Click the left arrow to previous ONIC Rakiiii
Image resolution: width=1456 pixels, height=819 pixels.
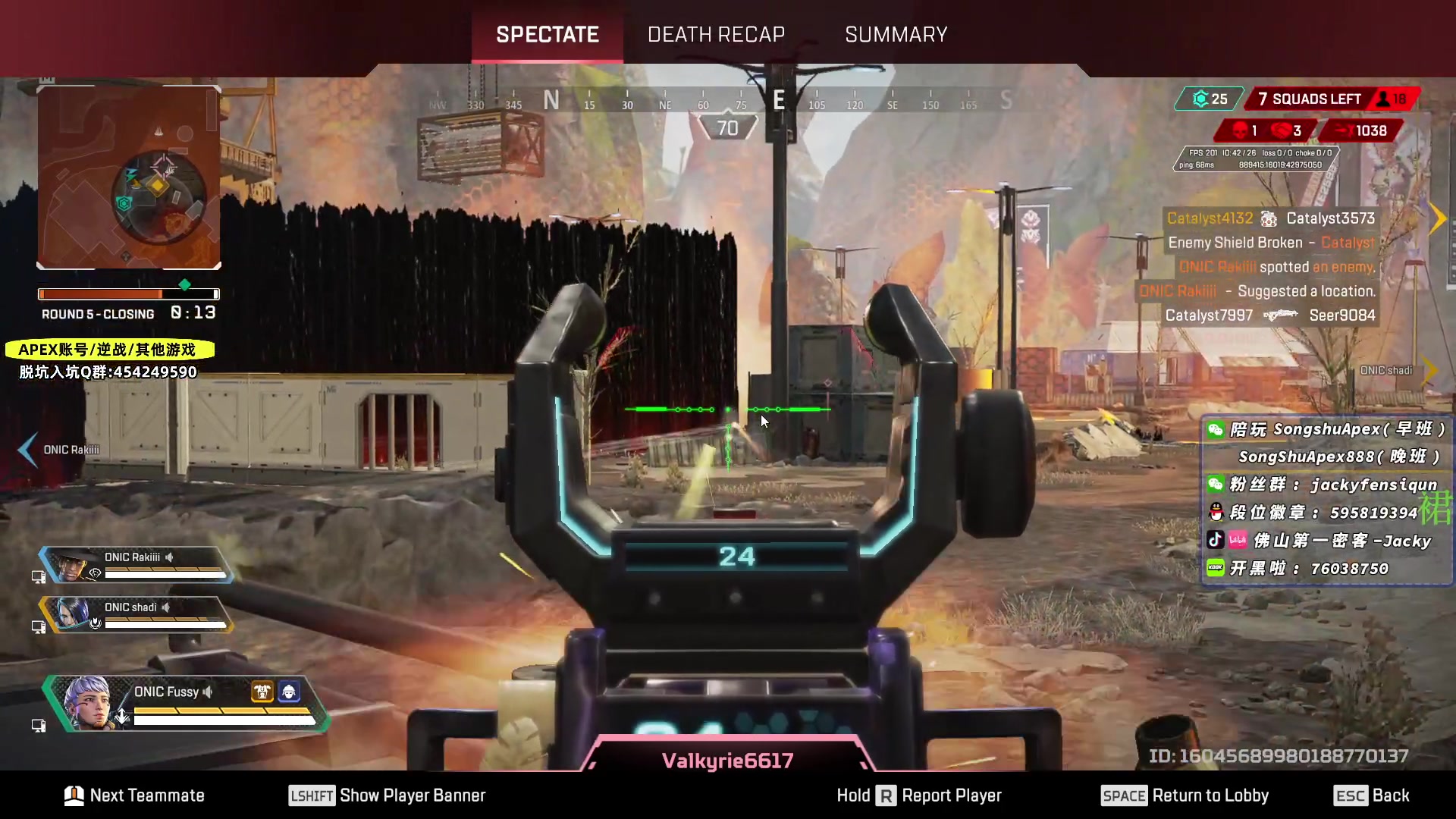(x=27, y=450)
